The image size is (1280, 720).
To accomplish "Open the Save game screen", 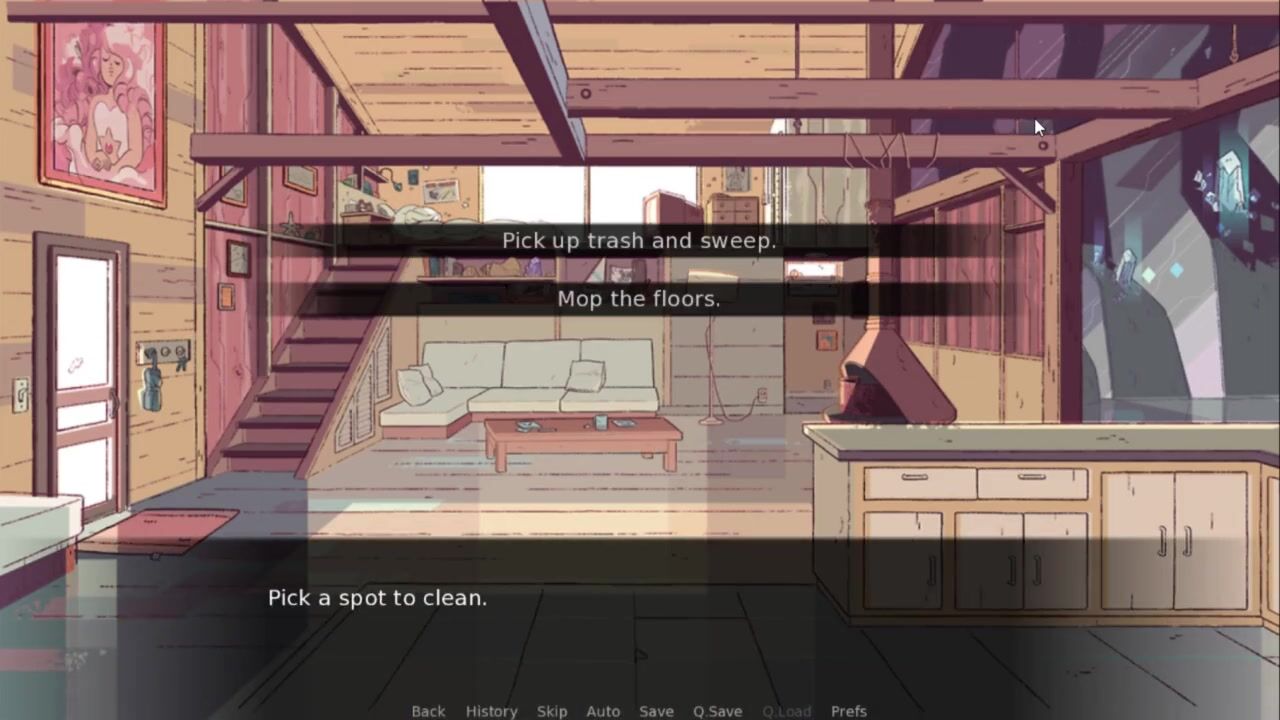I will tap(656, 711).
